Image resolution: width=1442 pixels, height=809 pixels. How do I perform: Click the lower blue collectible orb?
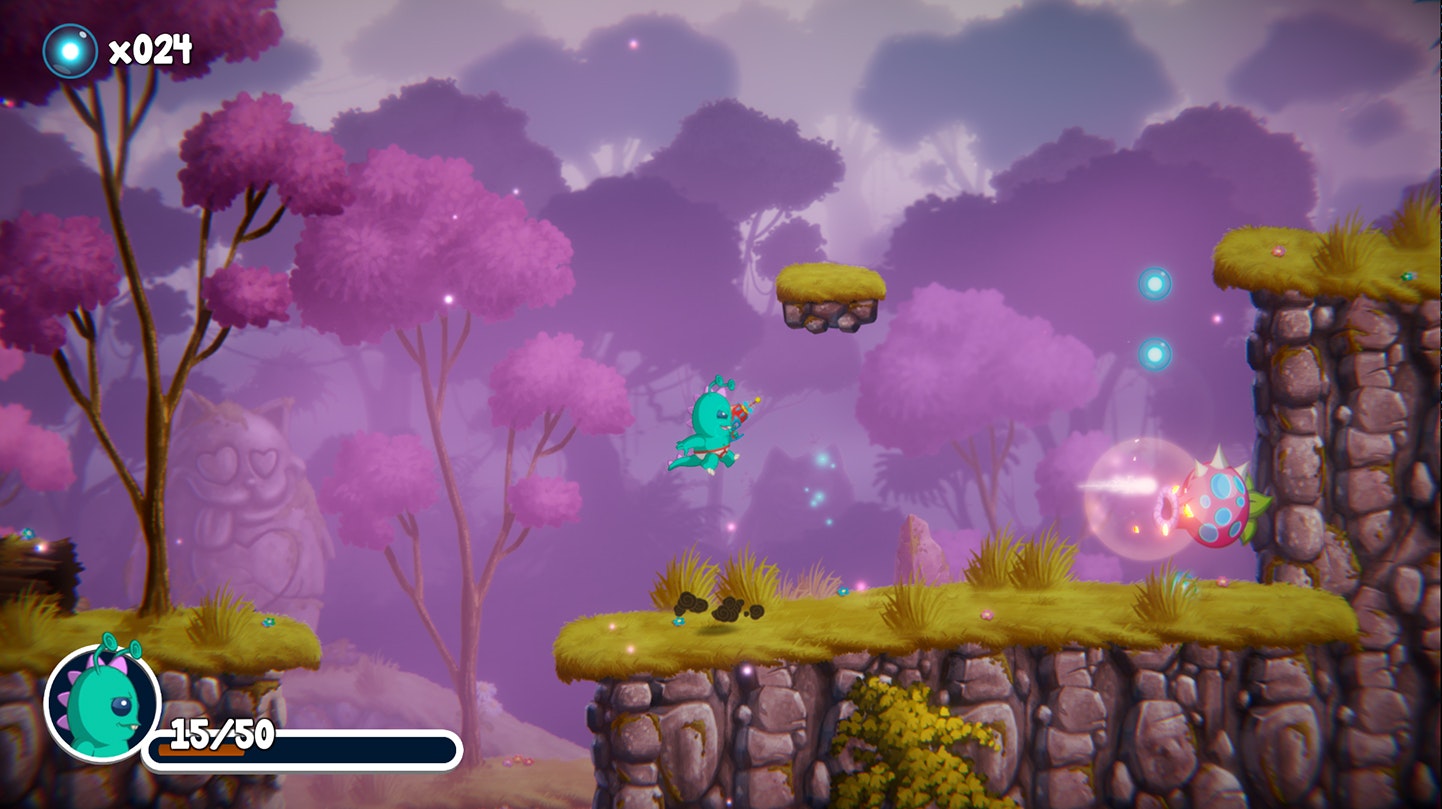click(1155, 353)
